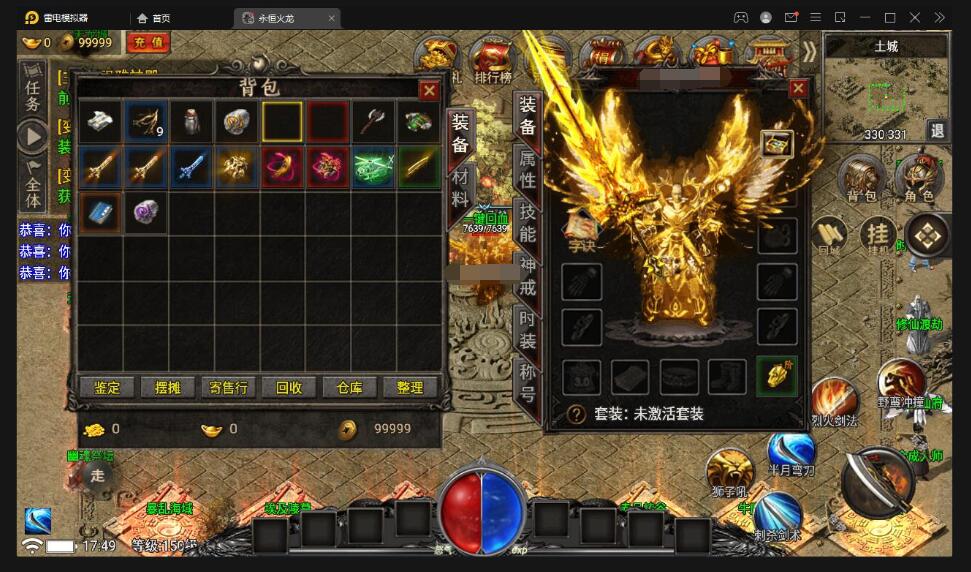This screenshot has width=971, height=572.
Task: Select the 时装 fashion tab
Action: (527, 328)
